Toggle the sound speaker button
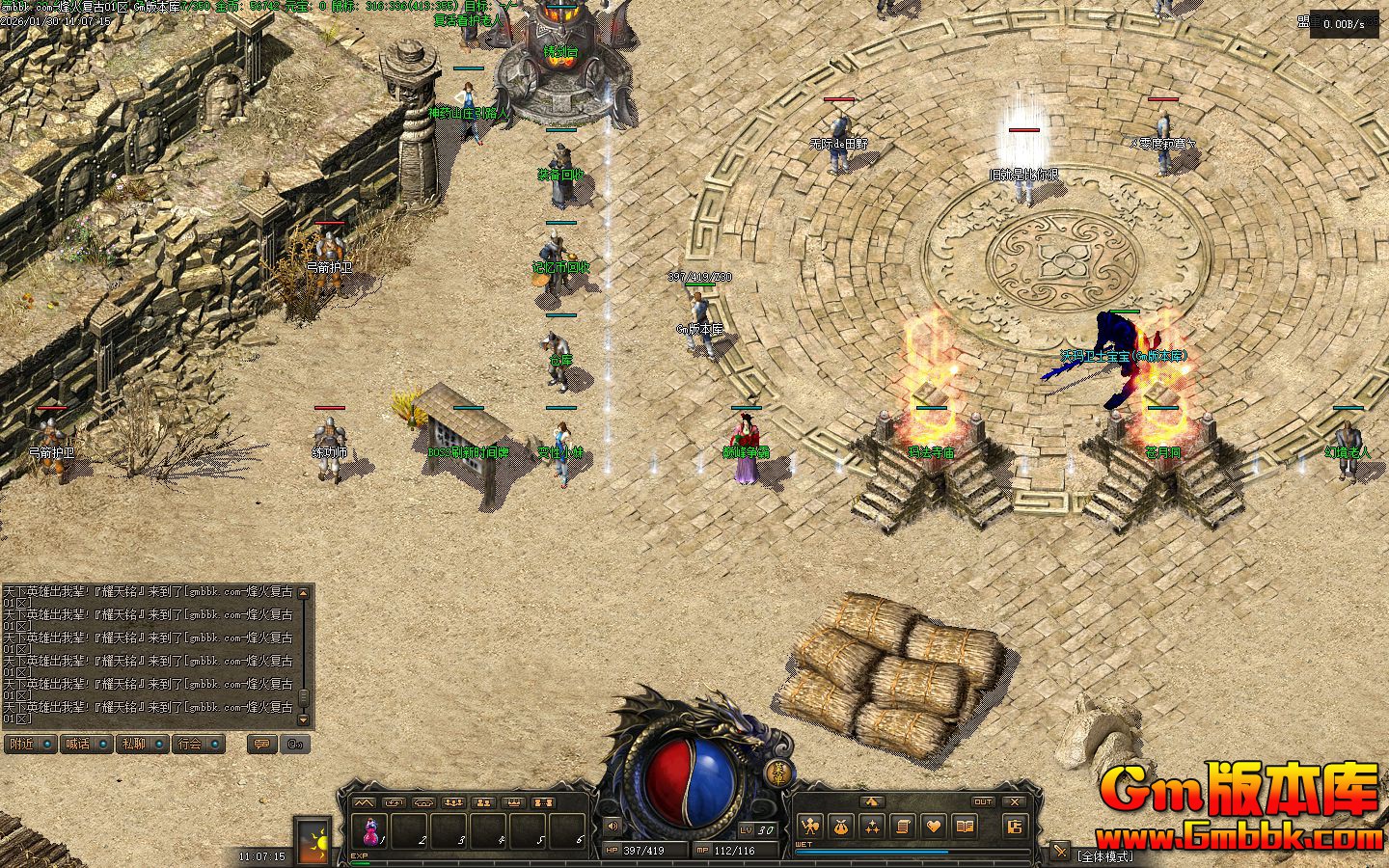This screenshot has width=1389, height=868. point(612,827)
